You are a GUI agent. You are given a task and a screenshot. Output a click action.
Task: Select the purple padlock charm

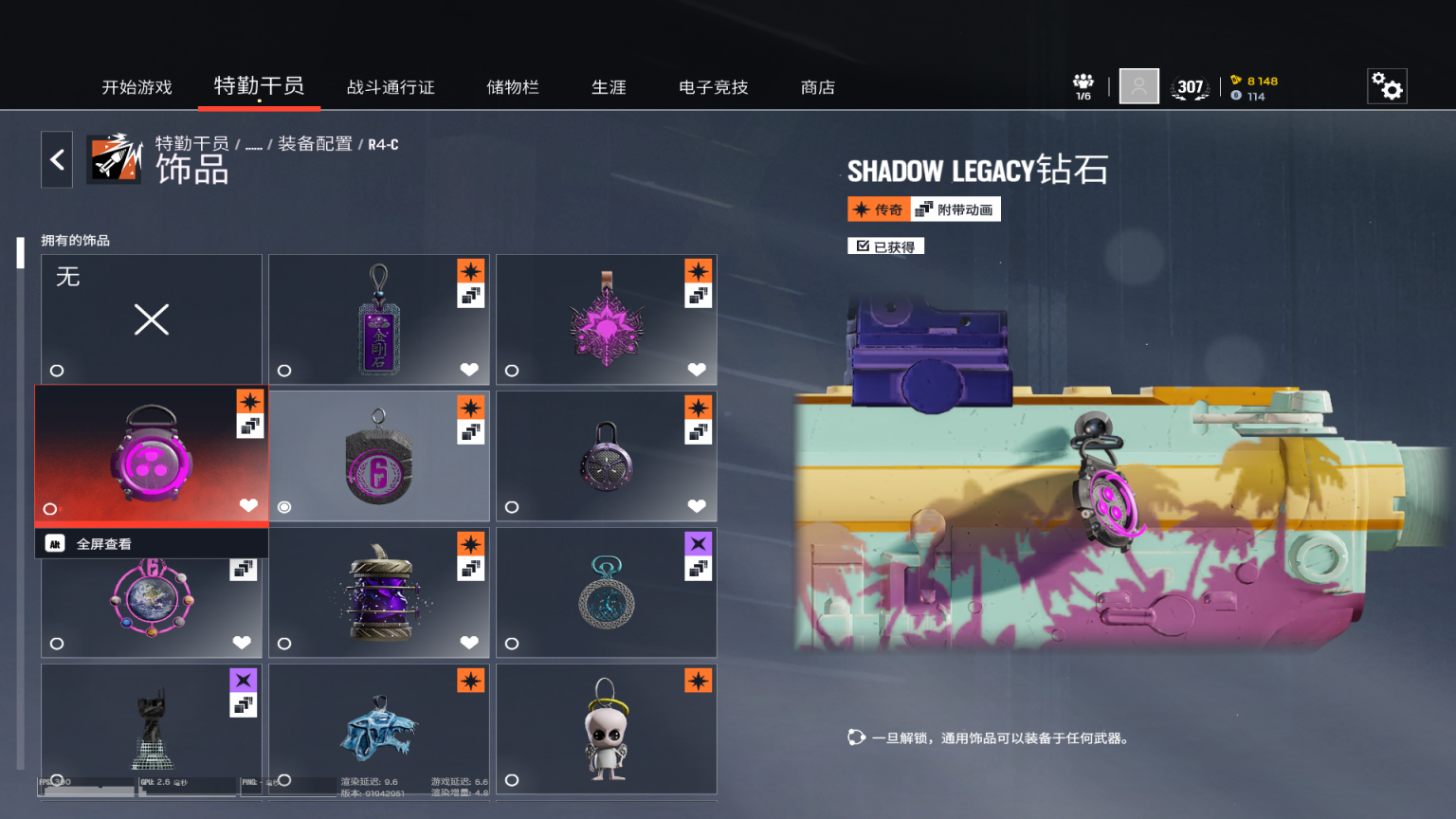(607, 457)
